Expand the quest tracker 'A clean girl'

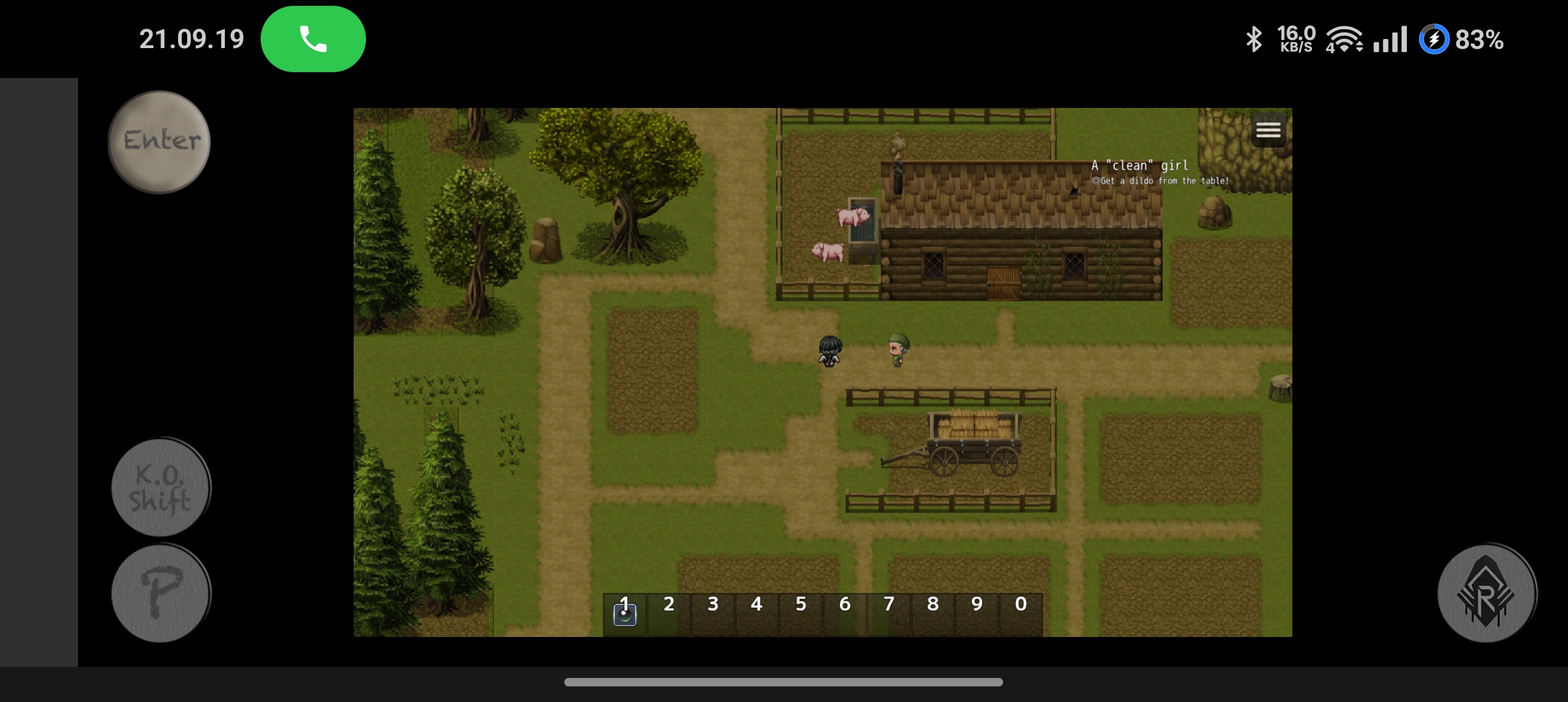tap(1138, 165)
